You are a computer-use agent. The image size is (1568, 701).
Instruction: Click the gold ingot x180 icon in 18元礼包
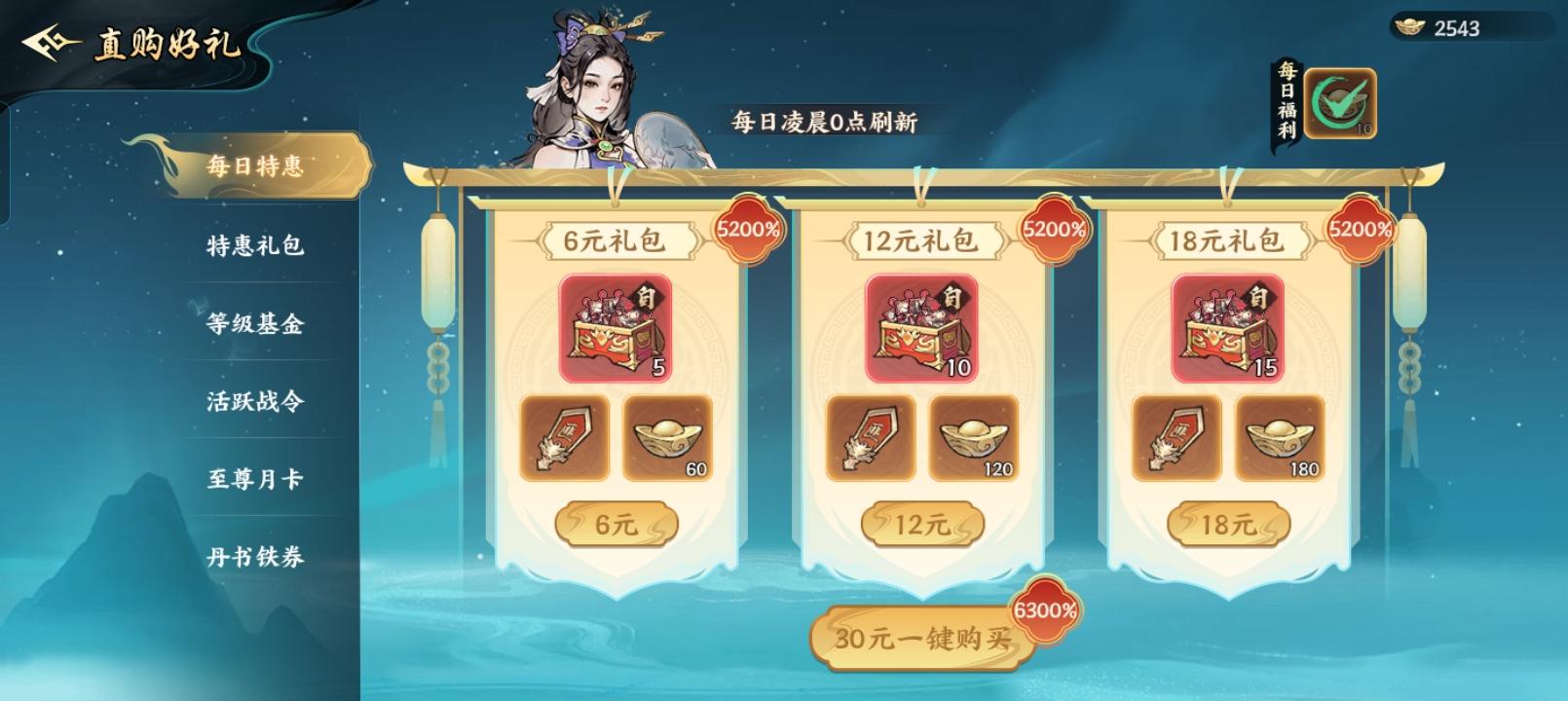click(x=1280, y=439)
